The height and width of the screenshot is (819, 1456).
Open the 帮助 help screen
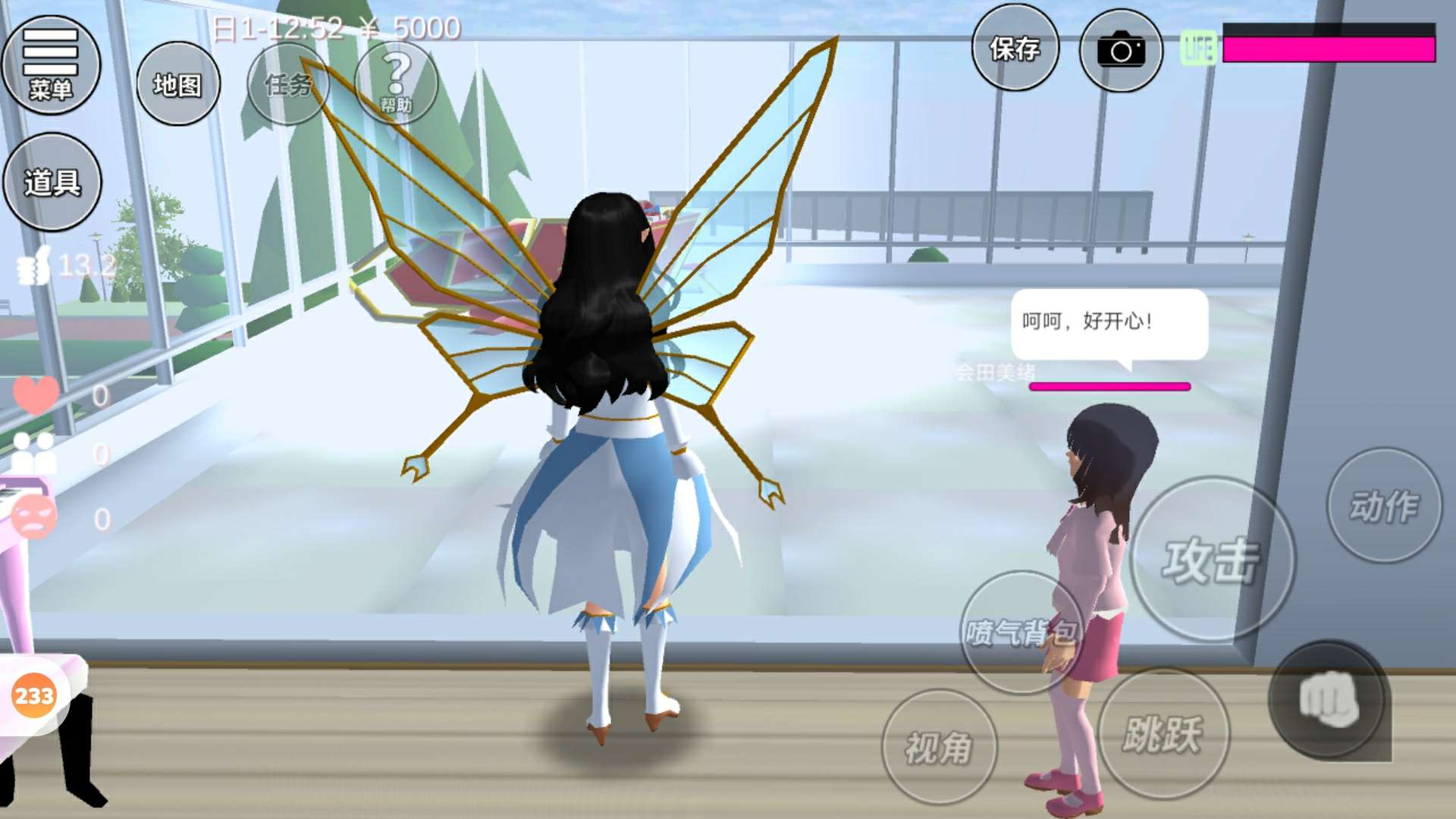tap(396, 83)
